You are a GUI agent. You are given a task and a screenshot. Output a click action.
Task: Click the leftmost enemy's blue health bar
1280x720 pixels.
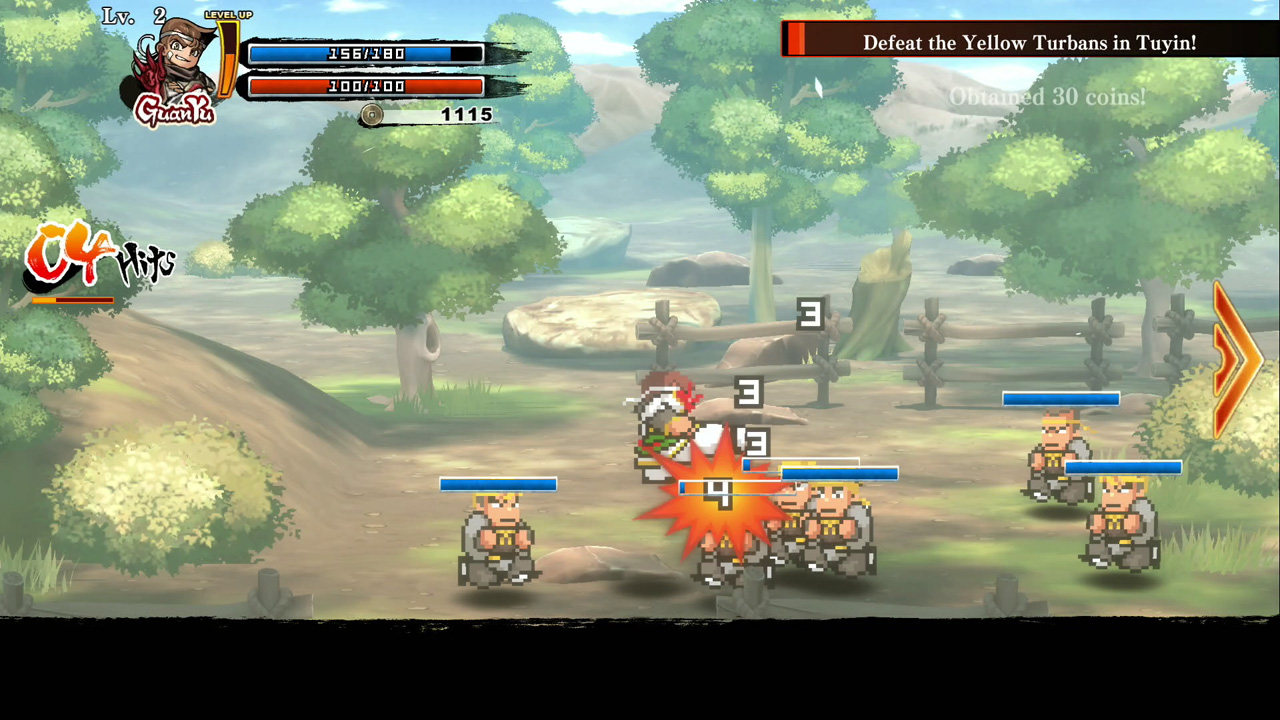[497, 485]
